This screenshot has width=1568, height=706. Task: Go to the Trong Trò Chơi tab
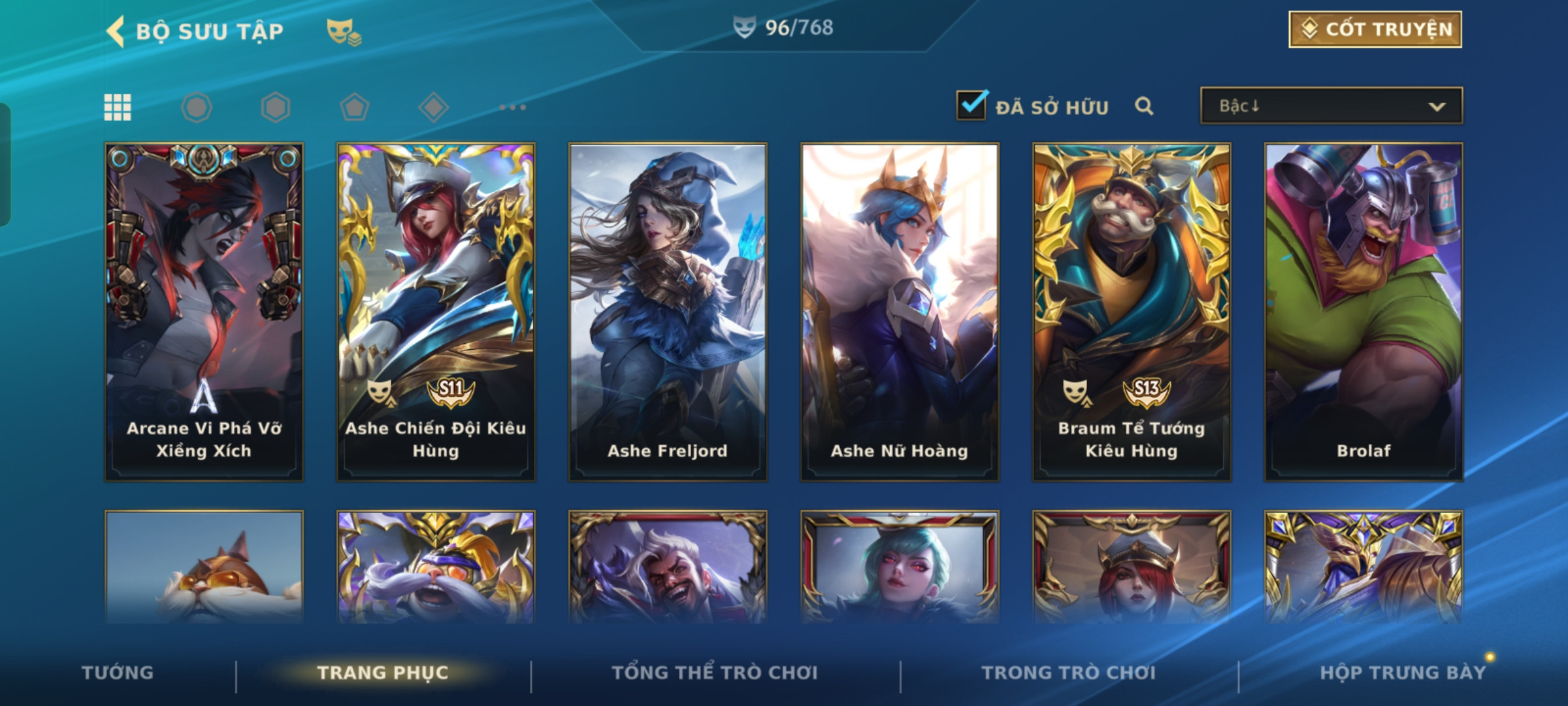1069,673
